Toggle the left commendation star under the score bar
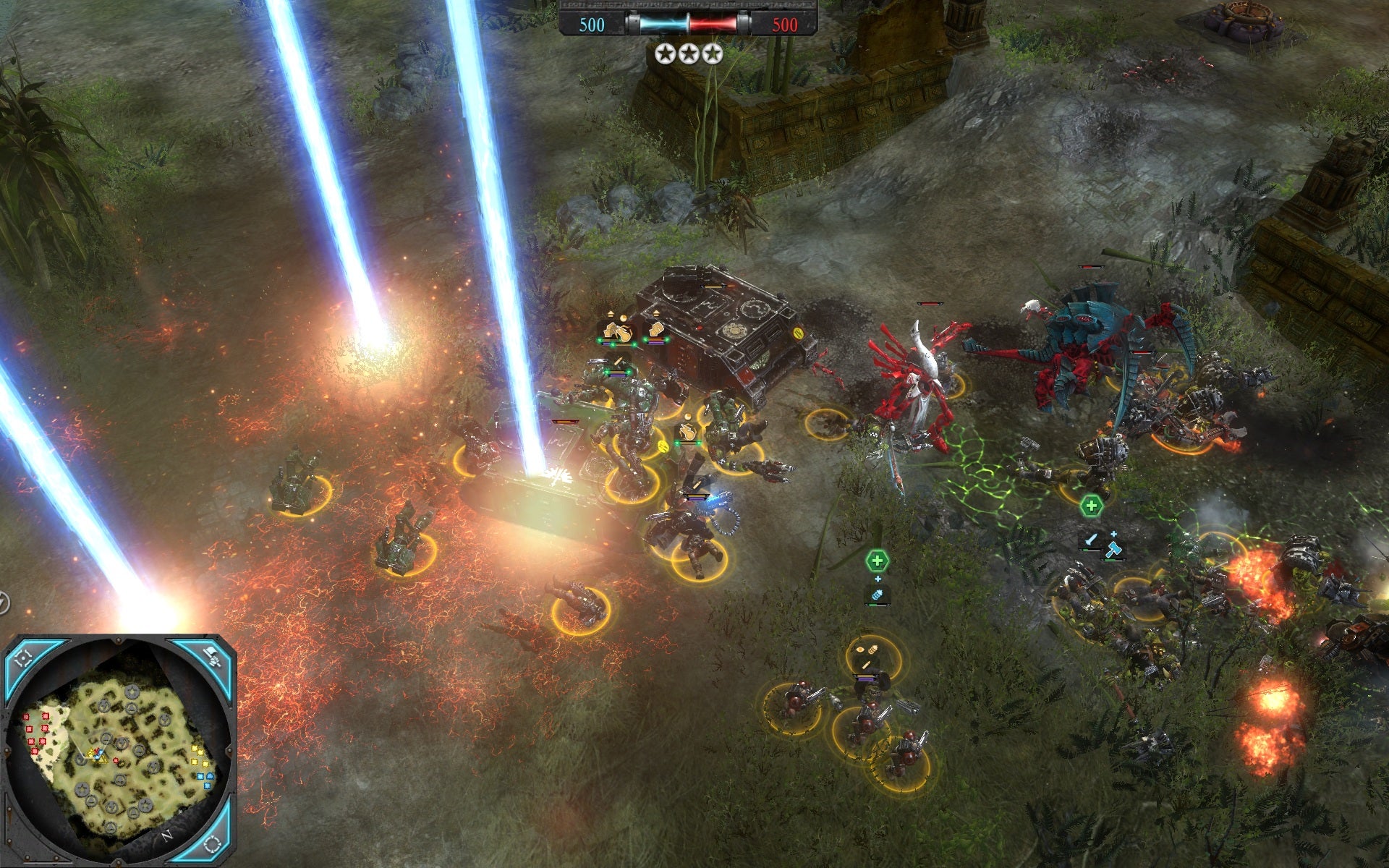The image size is (1389, 868). coord(664,52)
